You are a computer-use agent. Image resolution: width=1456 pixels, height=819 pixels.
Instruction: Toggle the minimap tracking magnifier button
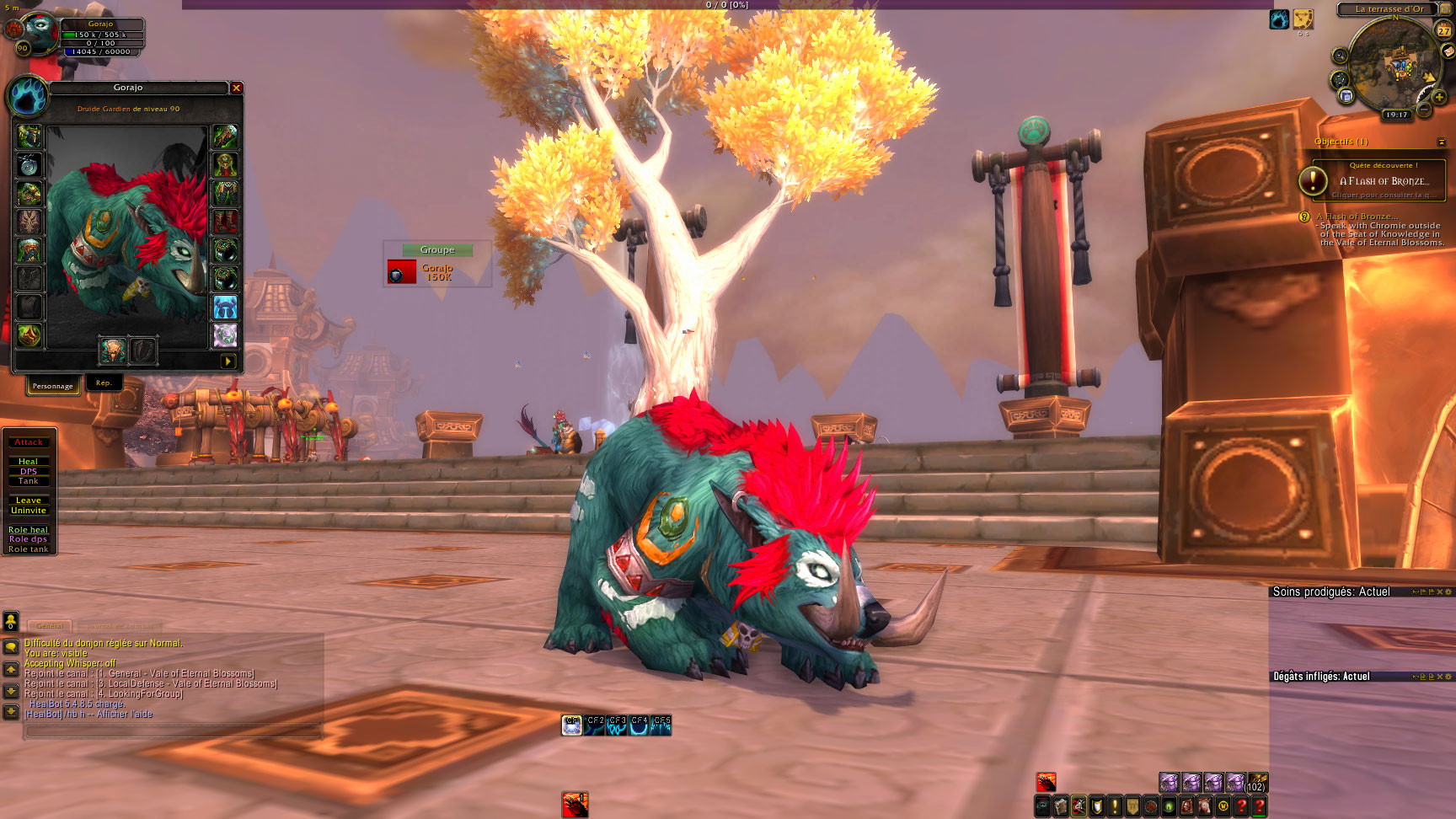[1340, 56]
